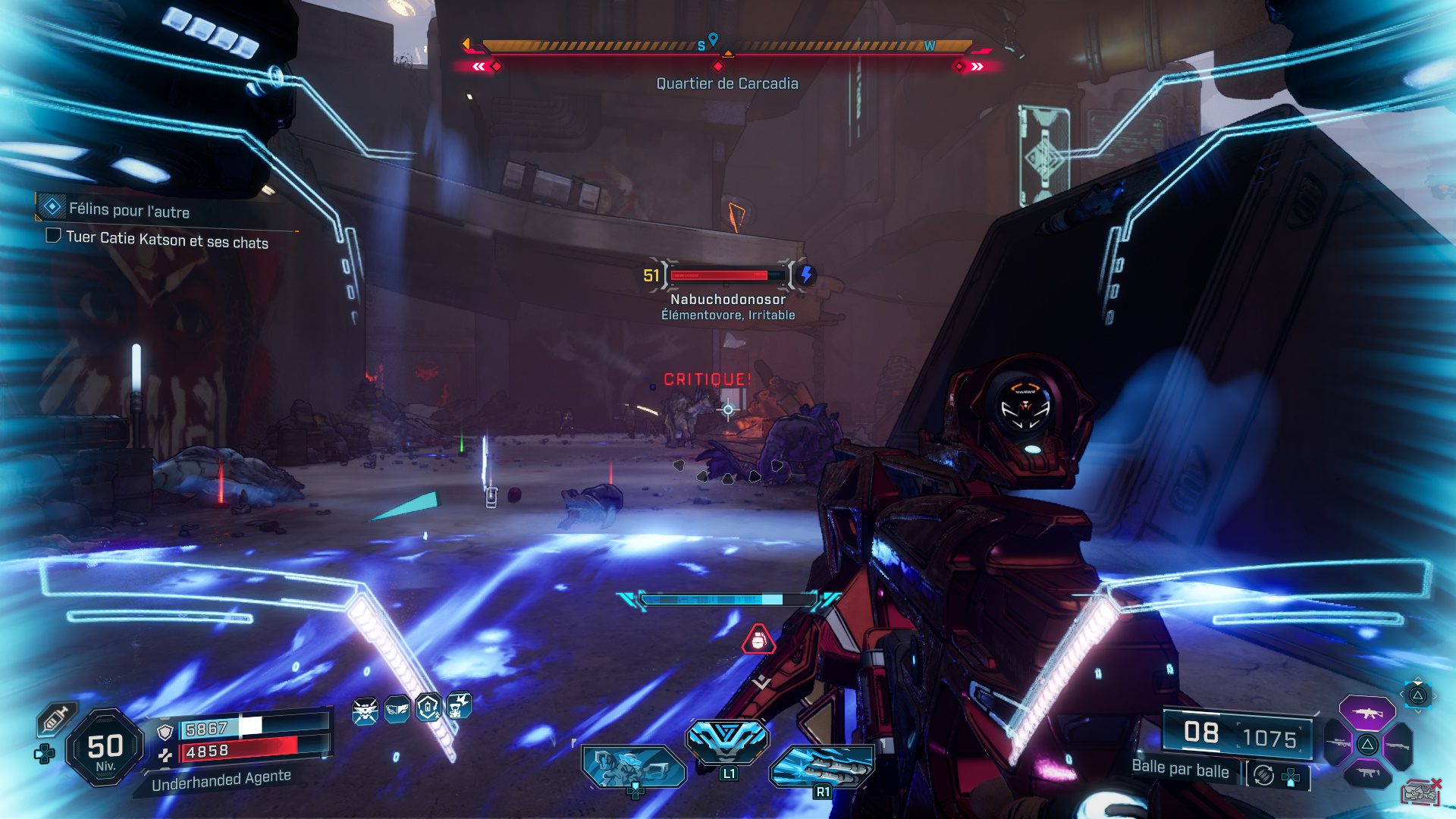Screen dimensions: 1456x819
Task: Select the Félins pour l'autre quest tracker
Action: tap(128, 209)
